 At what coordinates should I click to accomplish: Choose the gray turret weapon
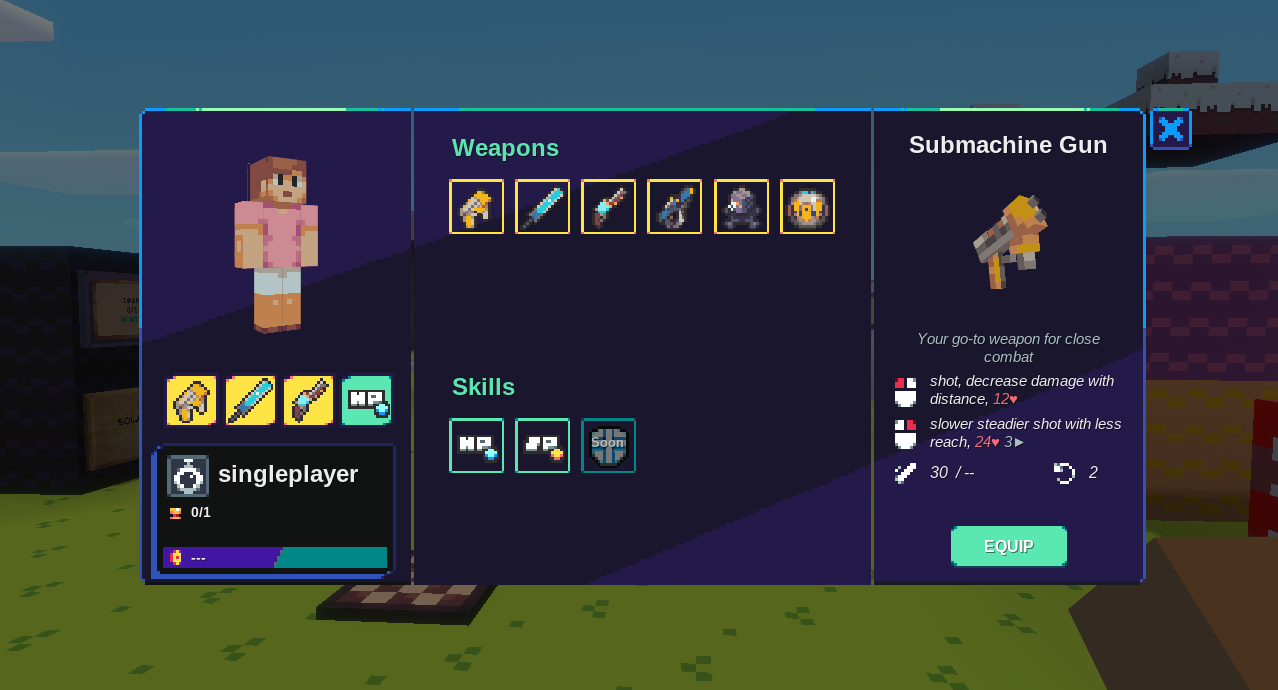pyautogui.click(x=741, y=207)
